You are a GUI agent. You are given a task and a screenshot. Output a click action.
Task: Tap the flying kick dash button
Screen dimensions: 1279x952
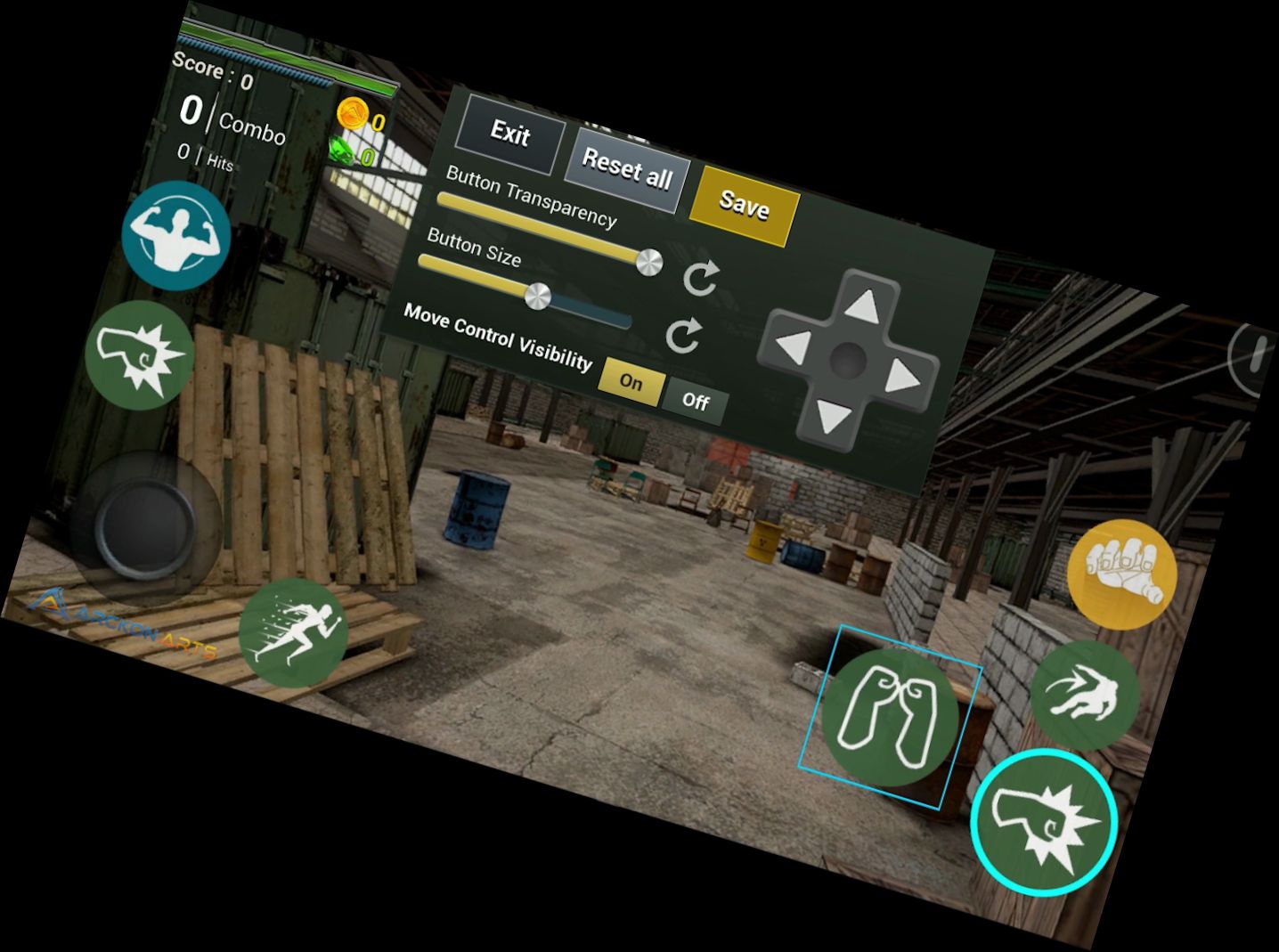point(1084,695)
